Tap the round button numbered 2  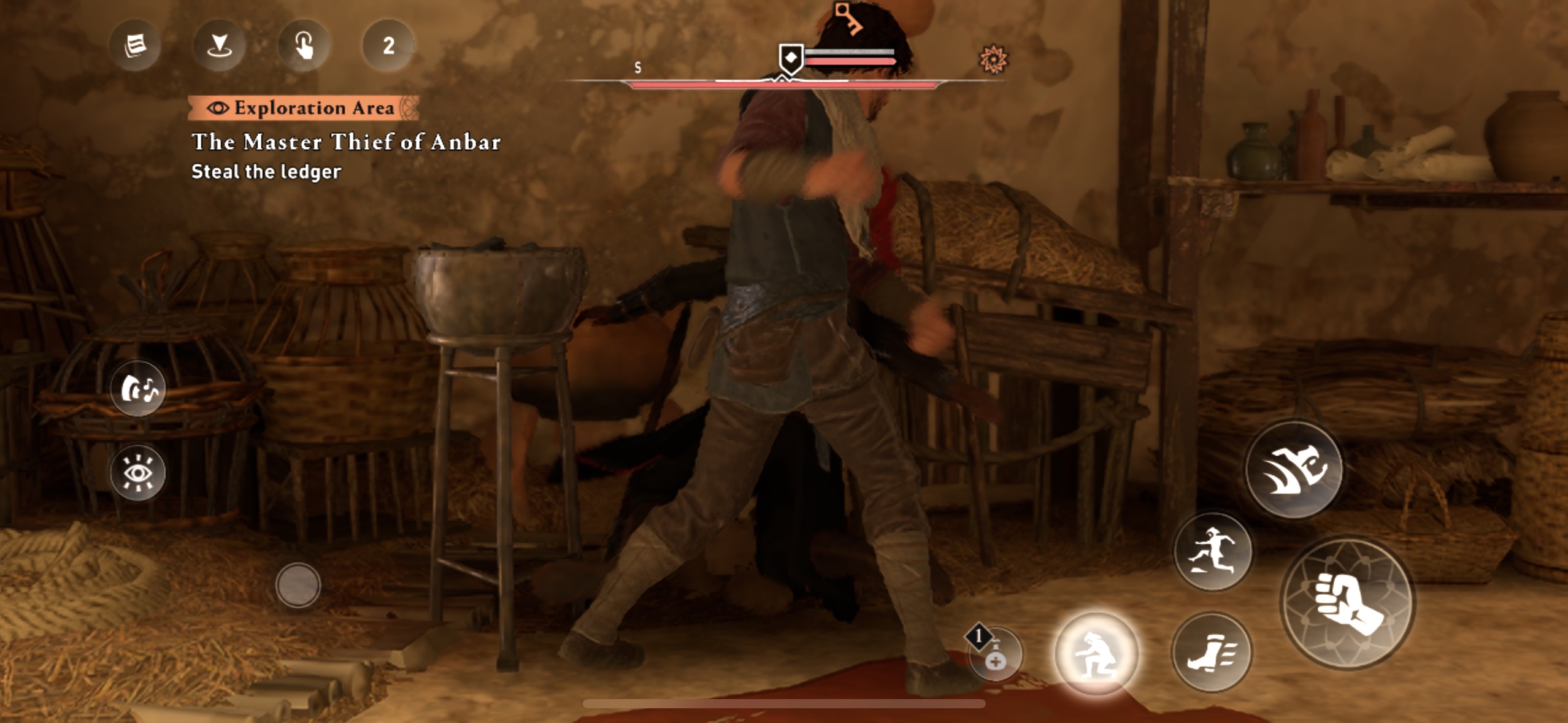[388, 45]
